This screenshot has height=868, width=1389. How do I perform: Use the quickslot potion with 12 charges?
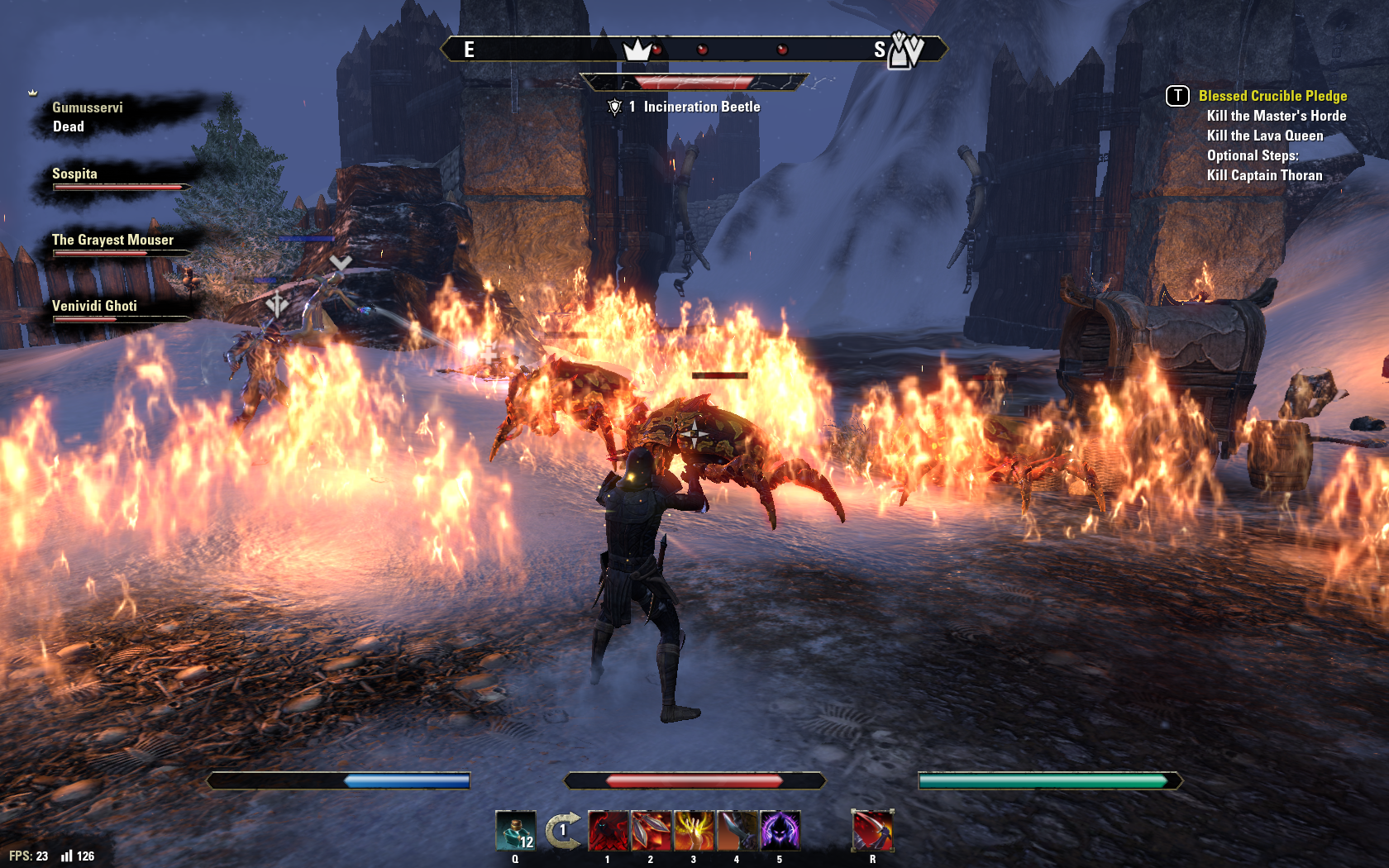tap(515, 830)
